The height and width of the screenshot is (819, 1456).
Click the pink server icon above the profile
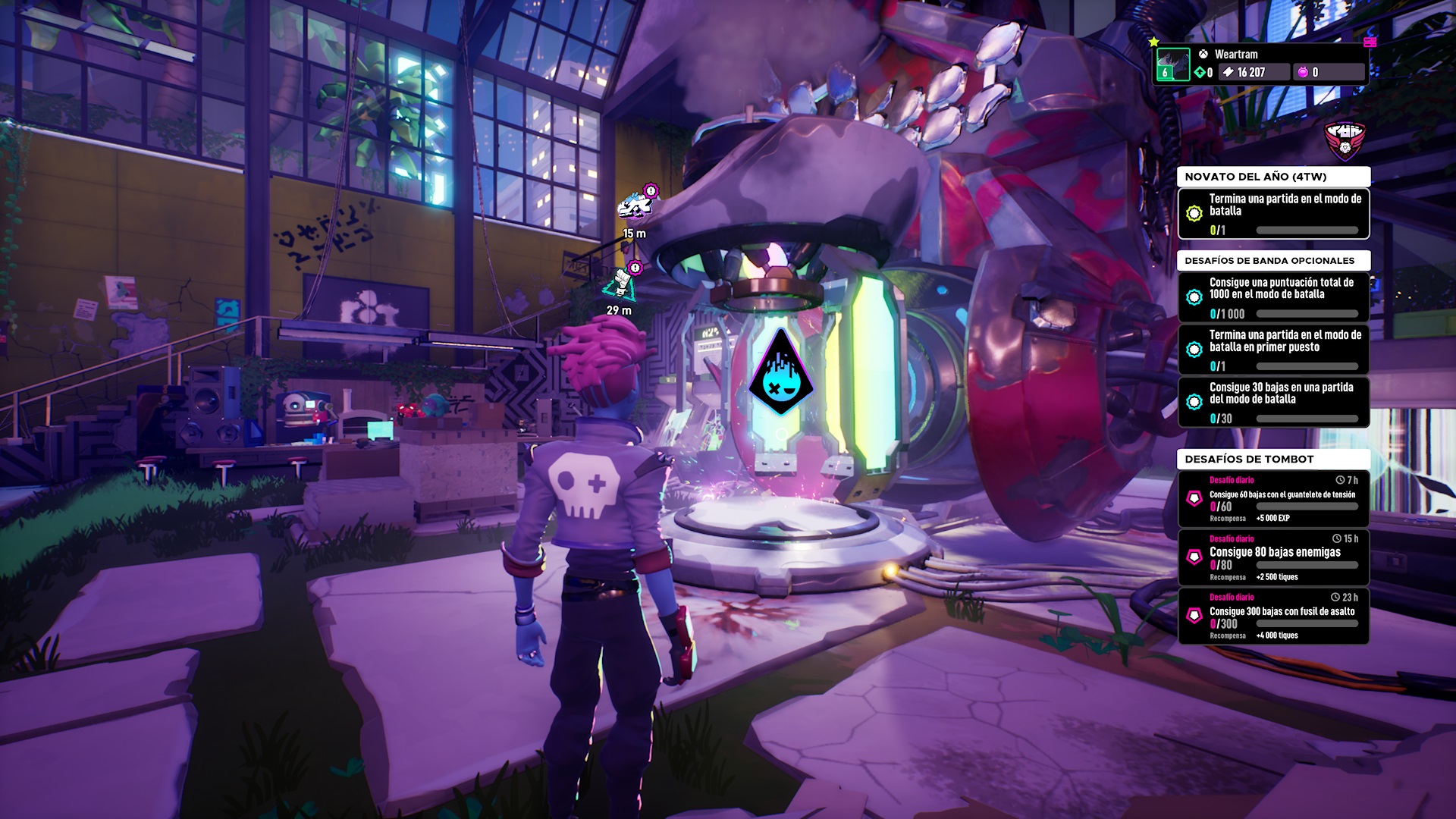click(x=1370, y=41)
